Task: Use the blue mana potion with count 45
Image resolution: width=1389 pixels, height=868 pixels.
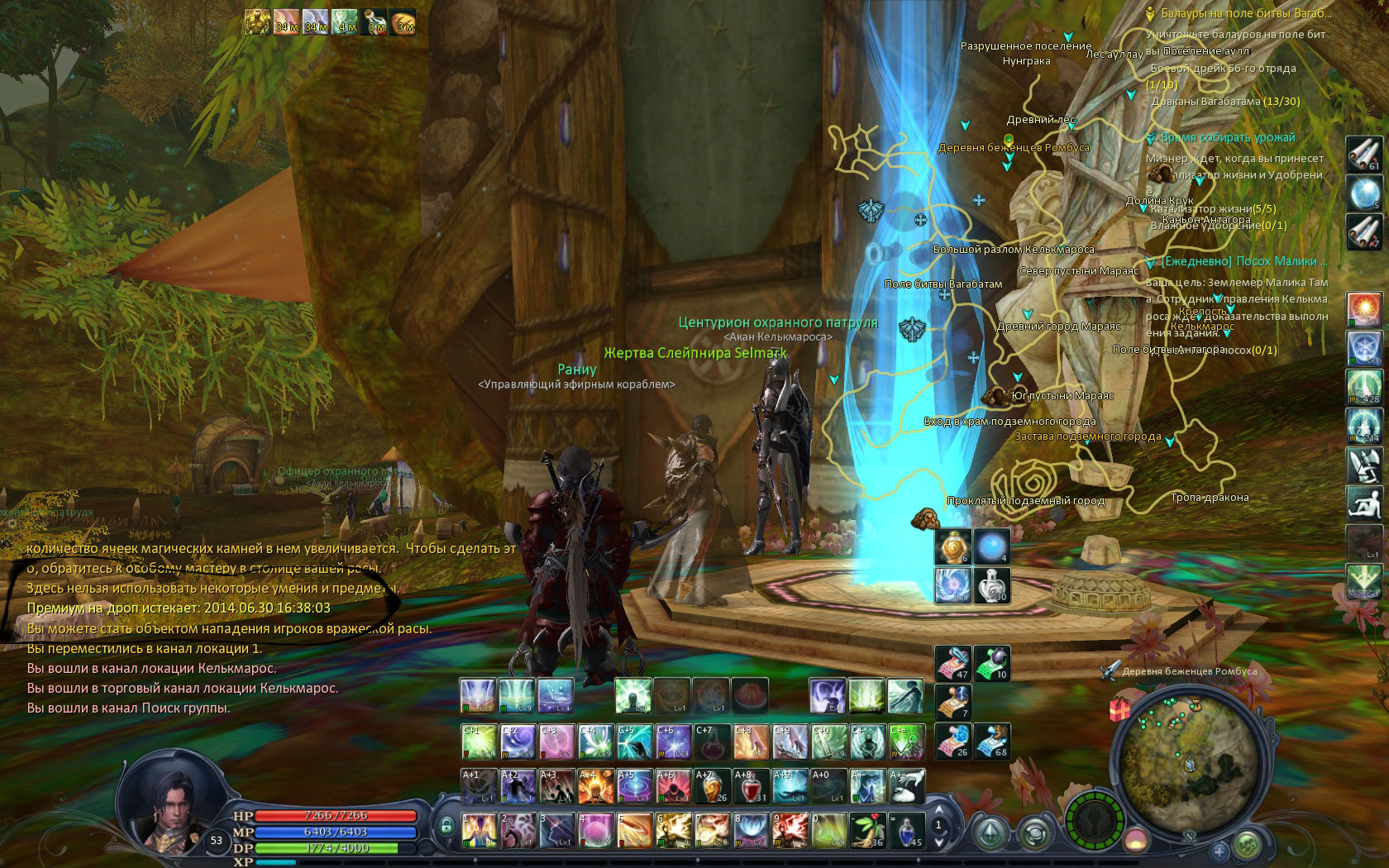Action: click(907, 830)
